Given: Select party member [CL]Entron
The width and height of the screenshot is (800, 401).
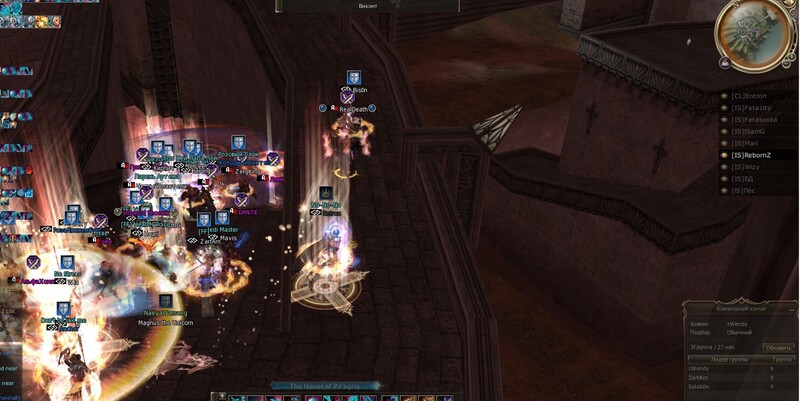Looking at the screenshot, I should (748, 96).
